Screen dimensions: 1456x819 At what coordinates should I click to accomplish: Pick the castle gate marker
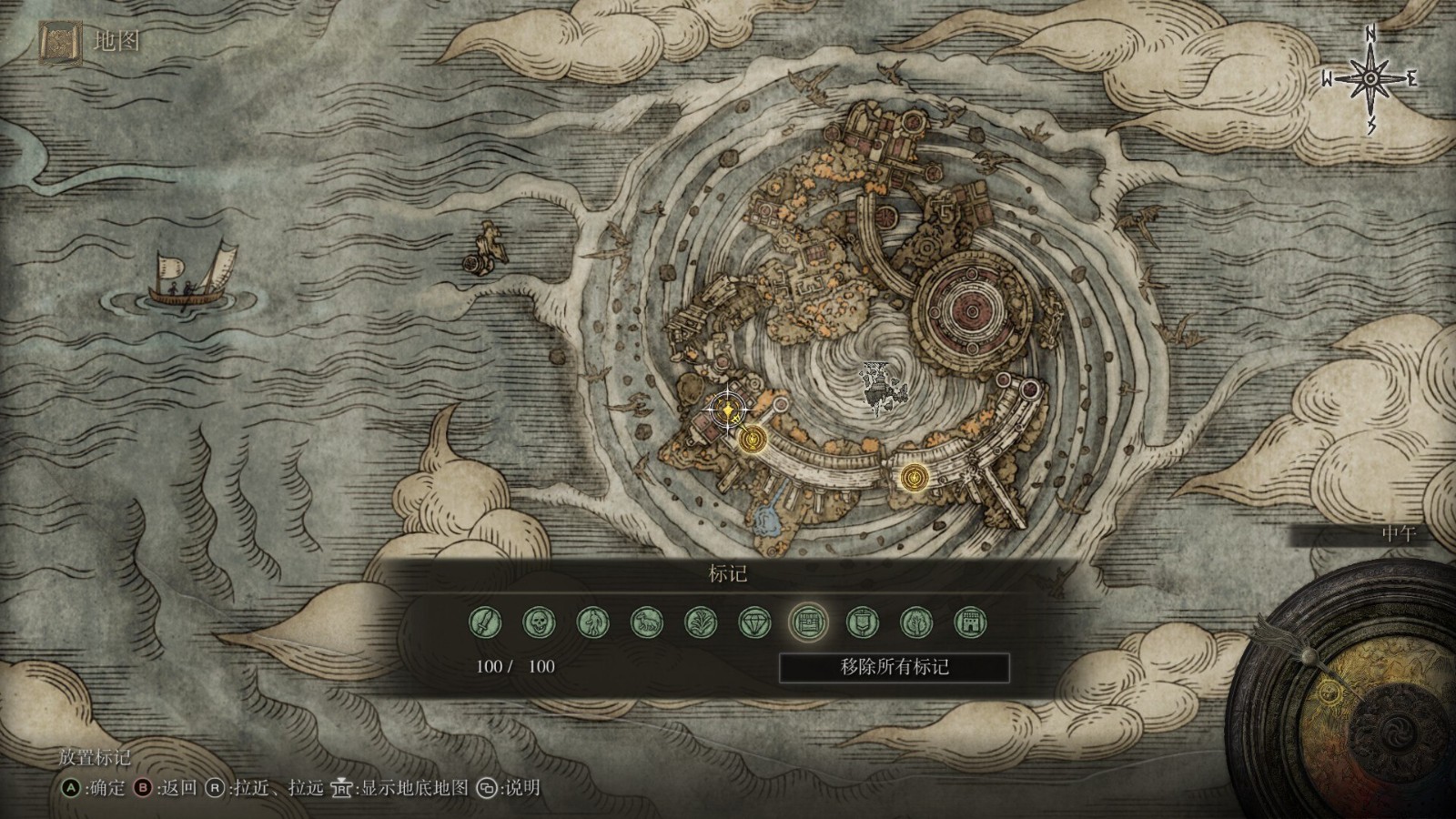click(970, 623)
